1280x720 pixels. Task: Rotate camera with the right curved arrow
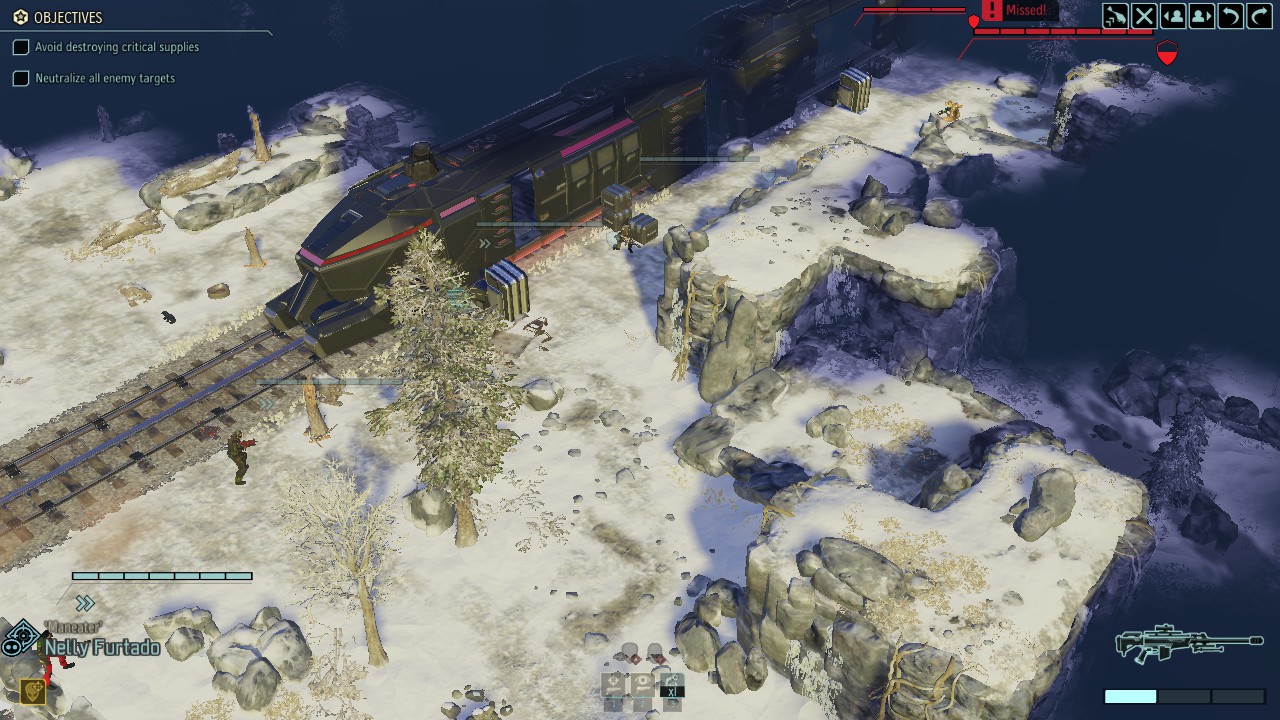click(x=1259, y=16)
